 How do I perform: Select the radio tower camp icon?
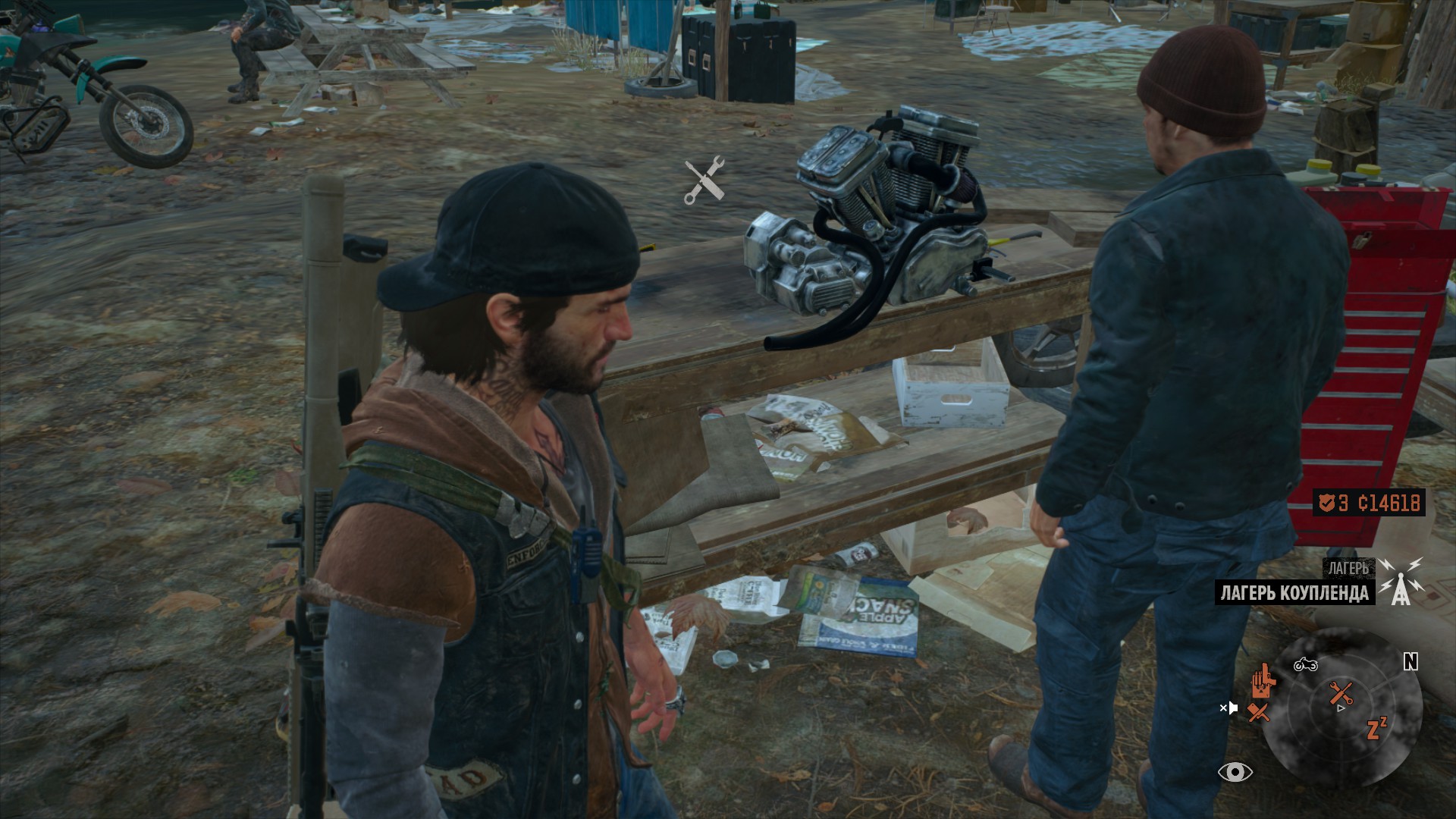[x=1400, y=581]
